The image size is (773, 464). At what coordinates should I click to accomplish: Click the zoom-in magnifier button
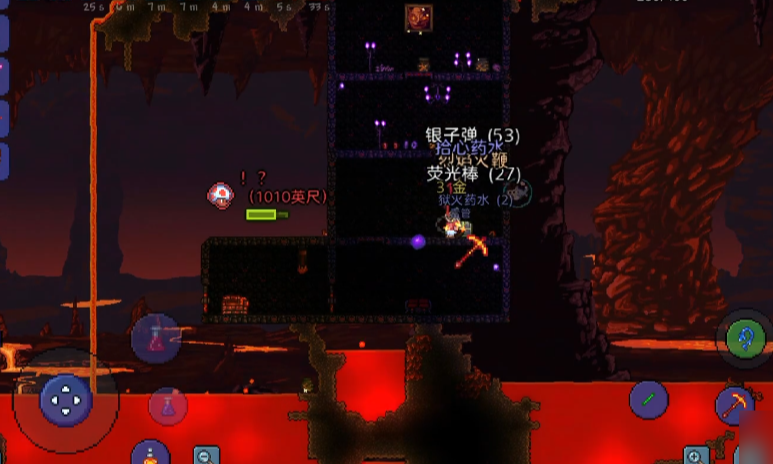click(696, 455)
